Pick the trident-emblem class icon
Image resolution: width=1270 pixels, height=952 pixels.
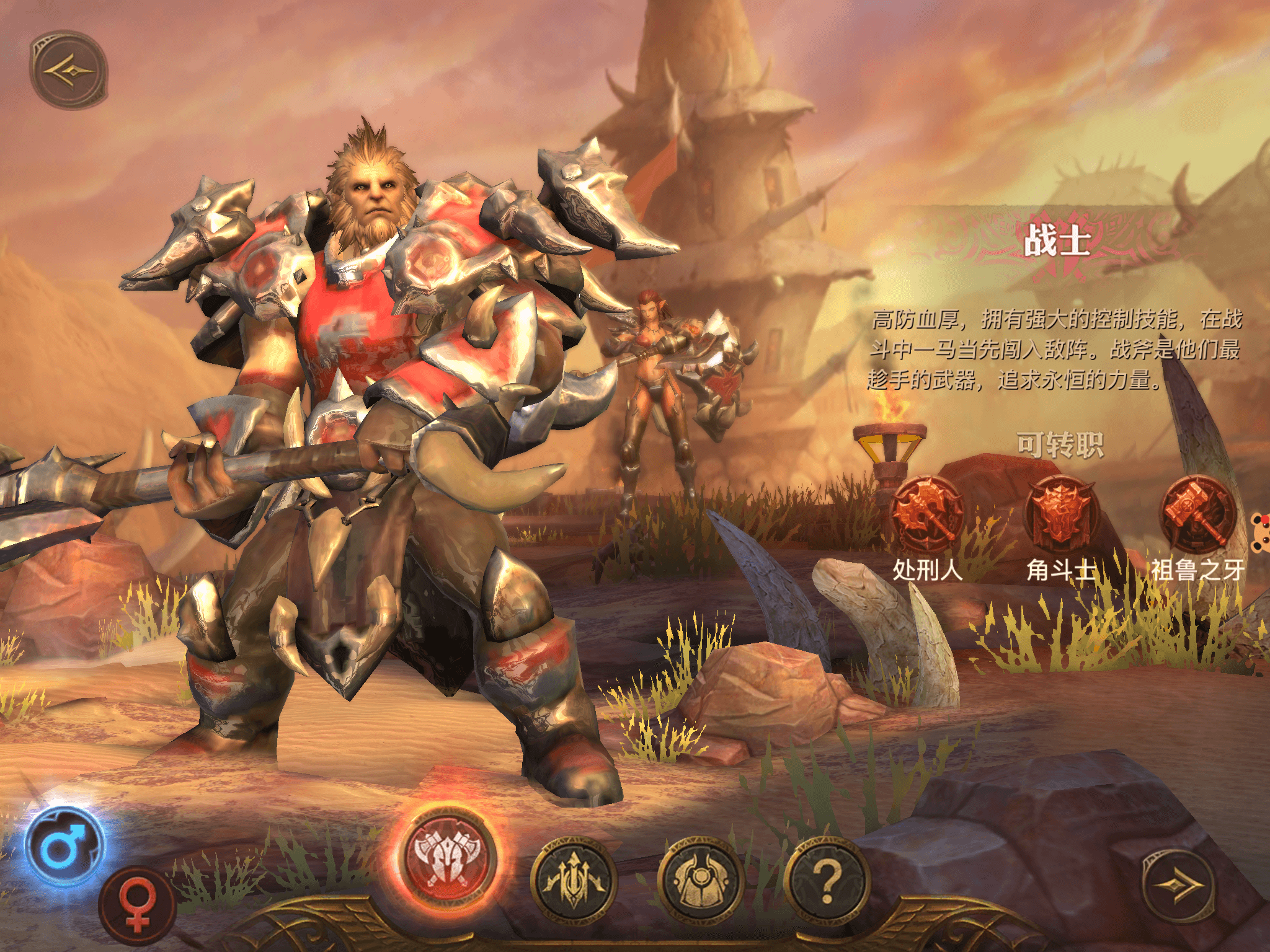pos(574,879)
